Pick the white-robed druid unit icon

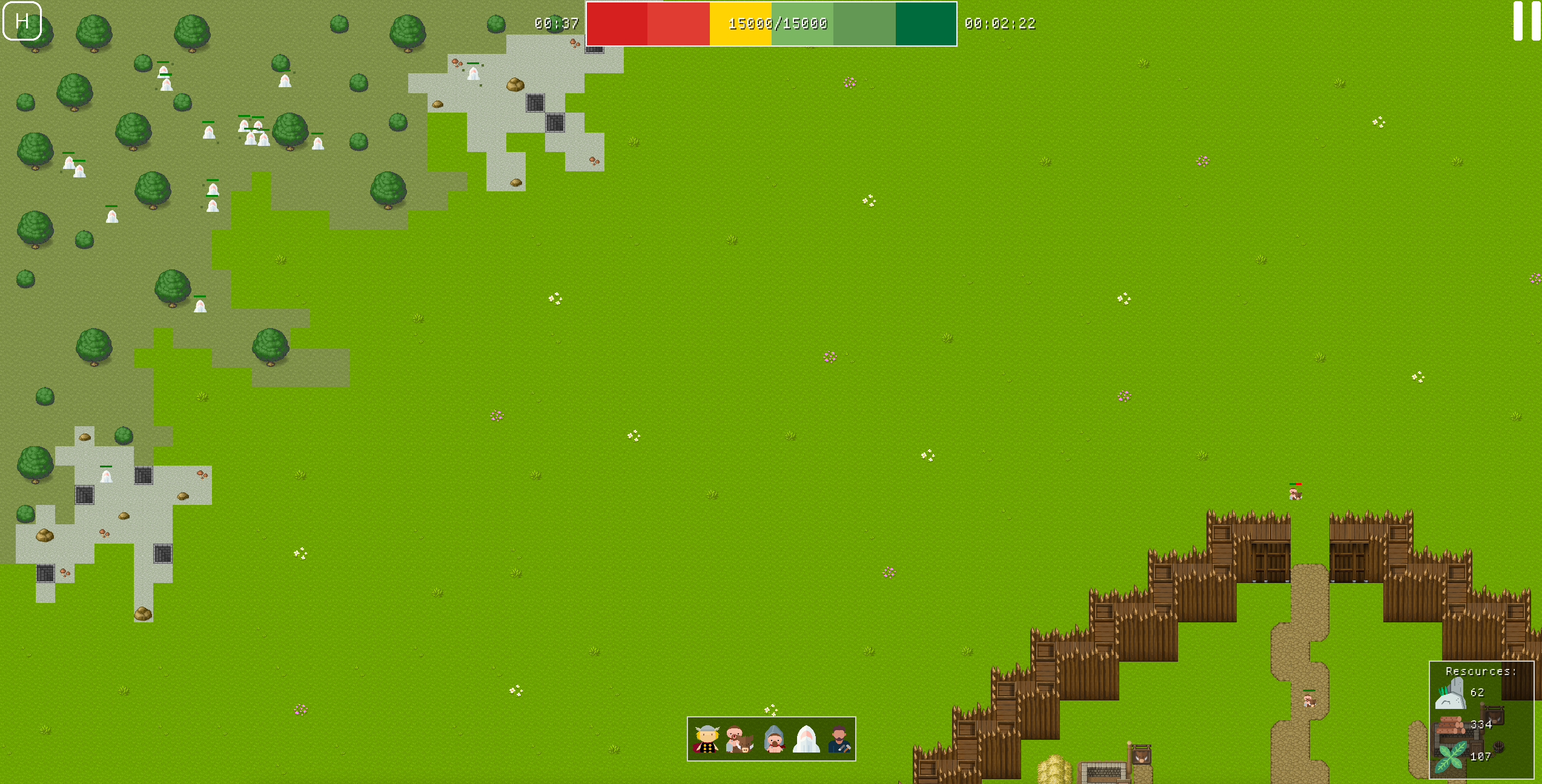click(x=806, y=739)
